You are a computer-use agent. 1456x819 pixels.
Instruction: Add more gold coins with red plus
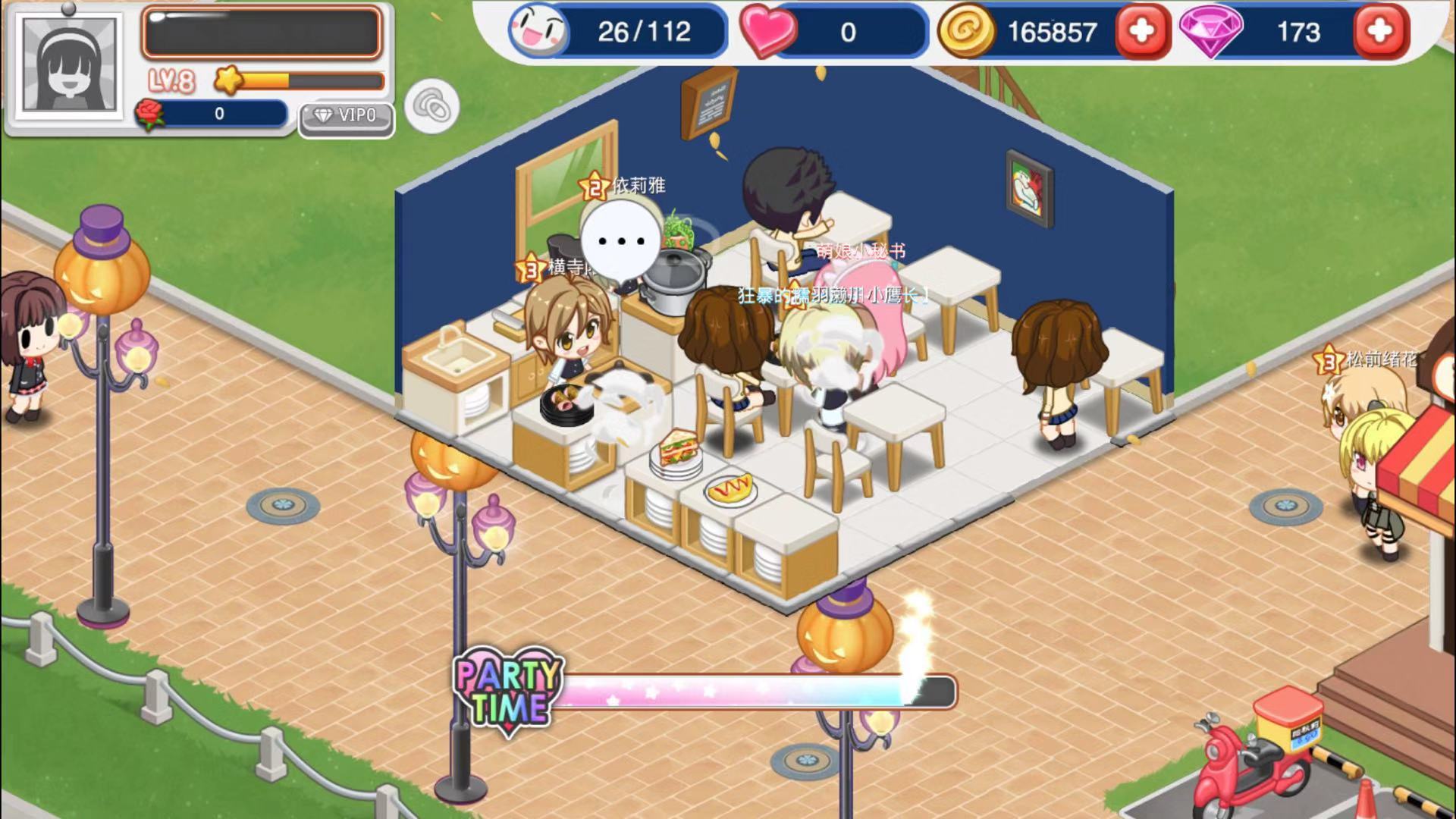(1141, 32)
